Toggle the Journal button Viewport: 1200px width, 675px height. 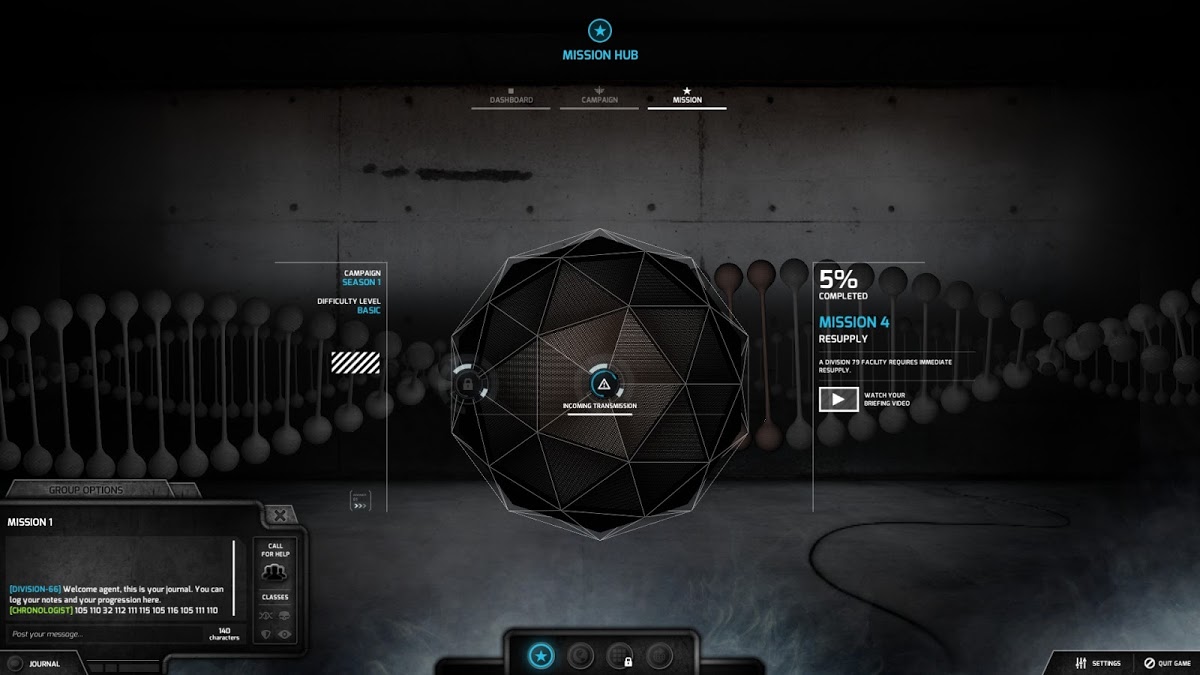tap(33, 663)
